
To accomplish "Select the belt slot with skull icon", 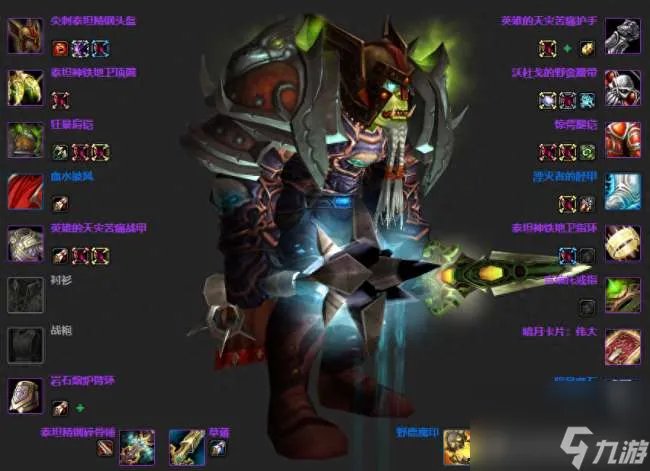I will coord(622,88).
